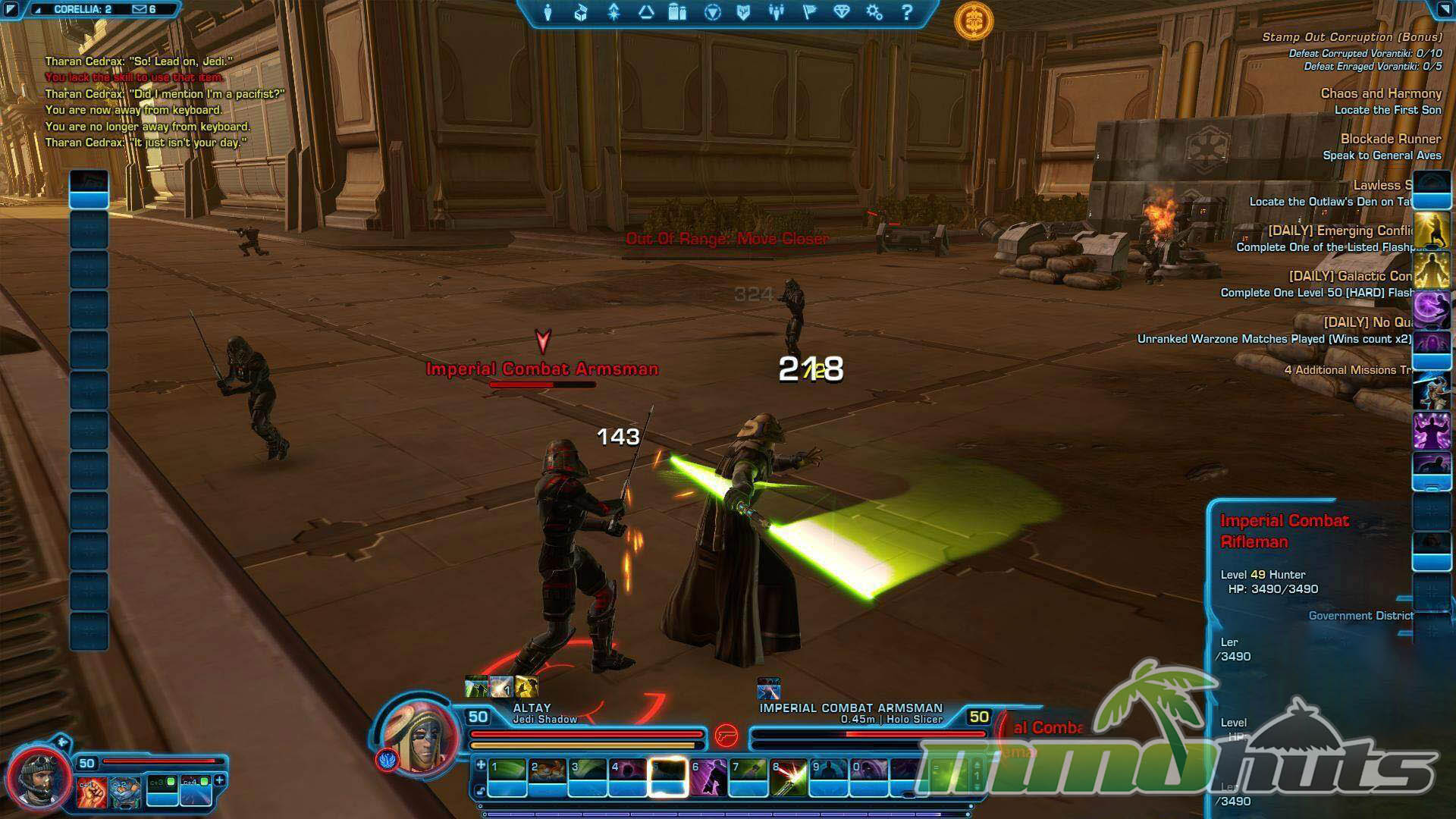Open the help question mark menu
1456x819 pixels.
click(907, 13)
